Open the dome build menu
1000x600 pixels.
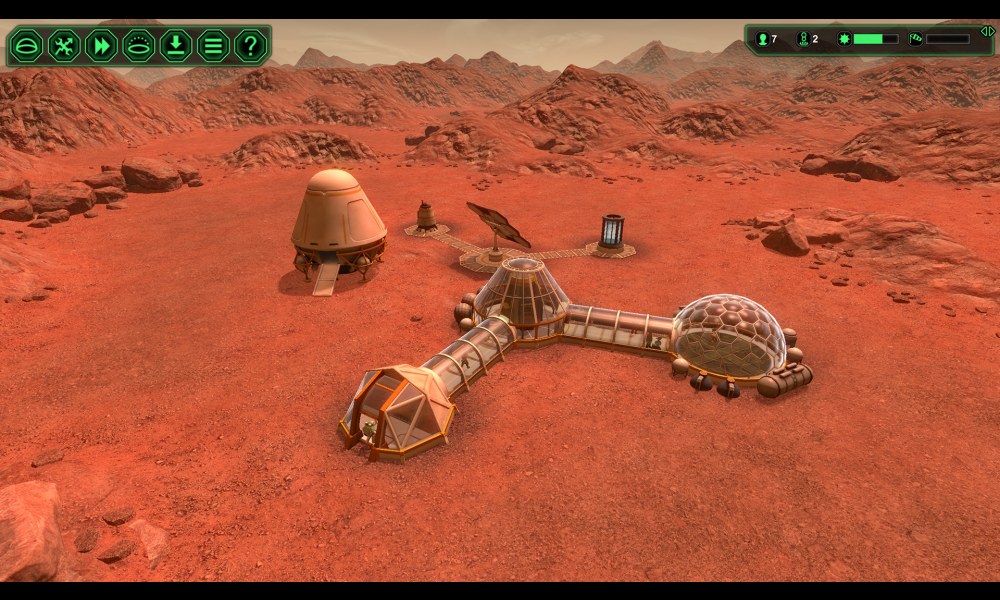tap(26, 45)
